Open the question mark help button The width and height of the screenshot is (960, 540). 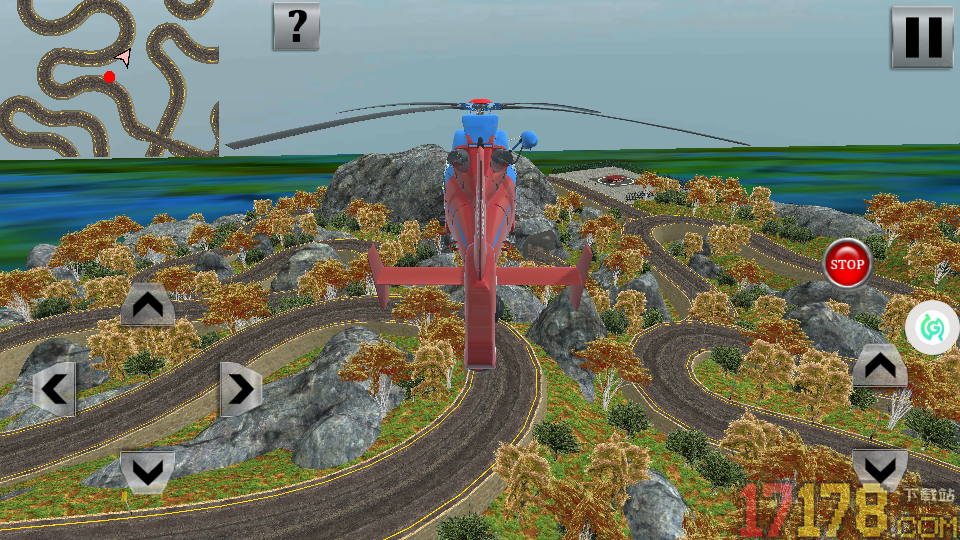coord(296,27)
